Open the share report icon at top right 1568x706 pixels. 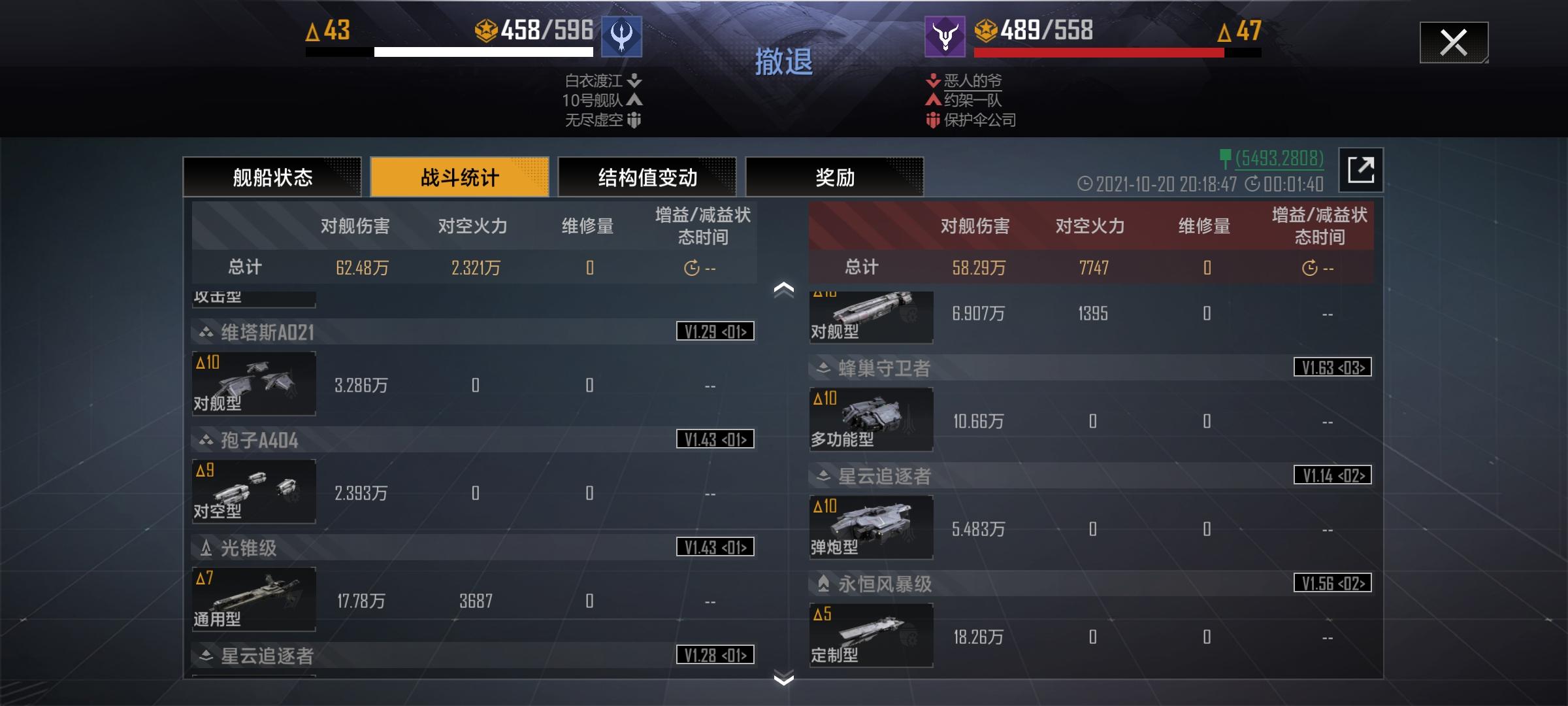[x=1362, y=169]
